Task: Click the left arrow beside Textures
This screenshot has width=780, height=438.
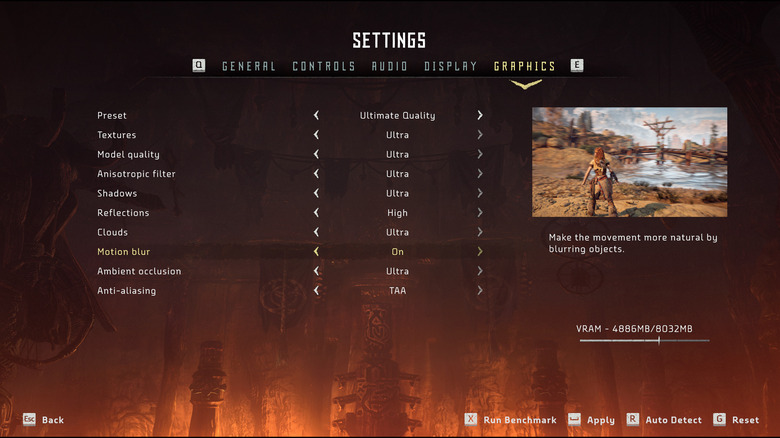Action: 316,135
